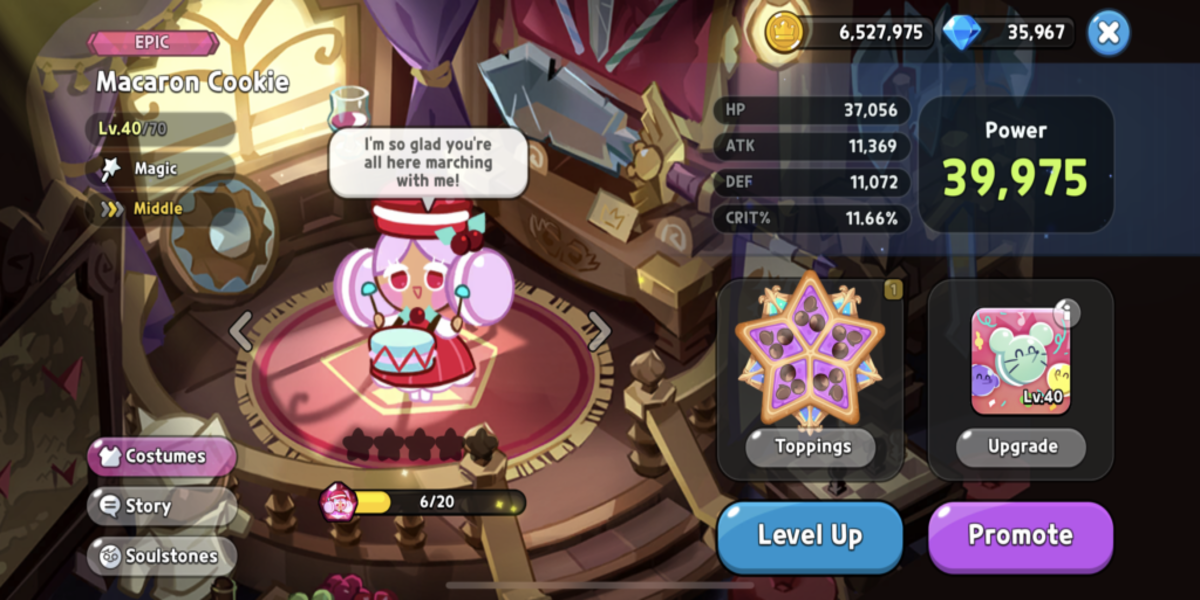The image size is (1200, 600).
Task: Upgrade the cookie's skill
Action: point(1021,446)
